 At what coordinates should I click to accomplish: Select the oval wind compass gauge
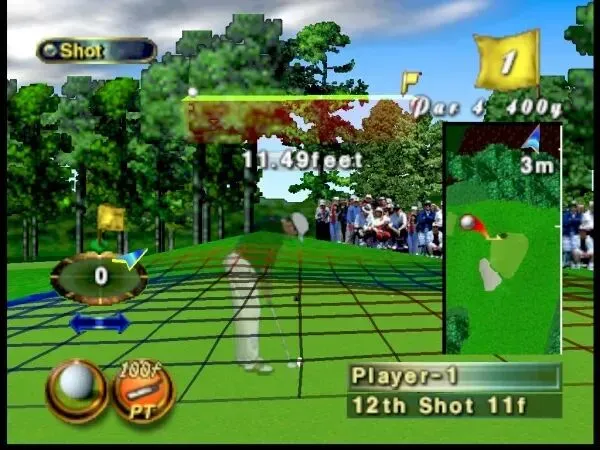pos(99,277)
